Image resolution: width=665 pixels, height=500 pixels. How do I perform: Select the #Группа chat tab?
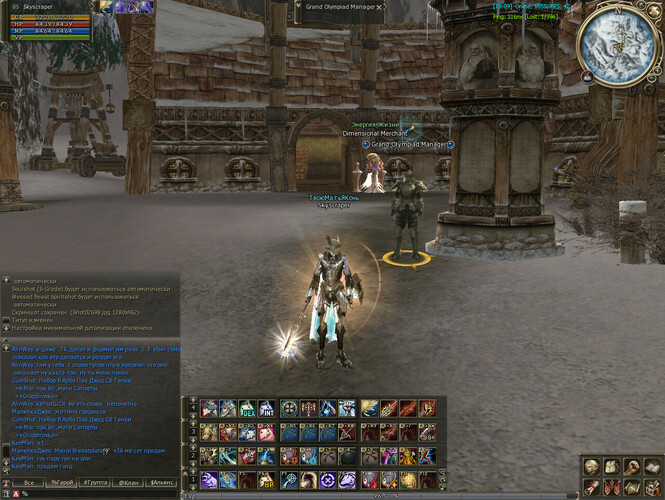point(96,482)
